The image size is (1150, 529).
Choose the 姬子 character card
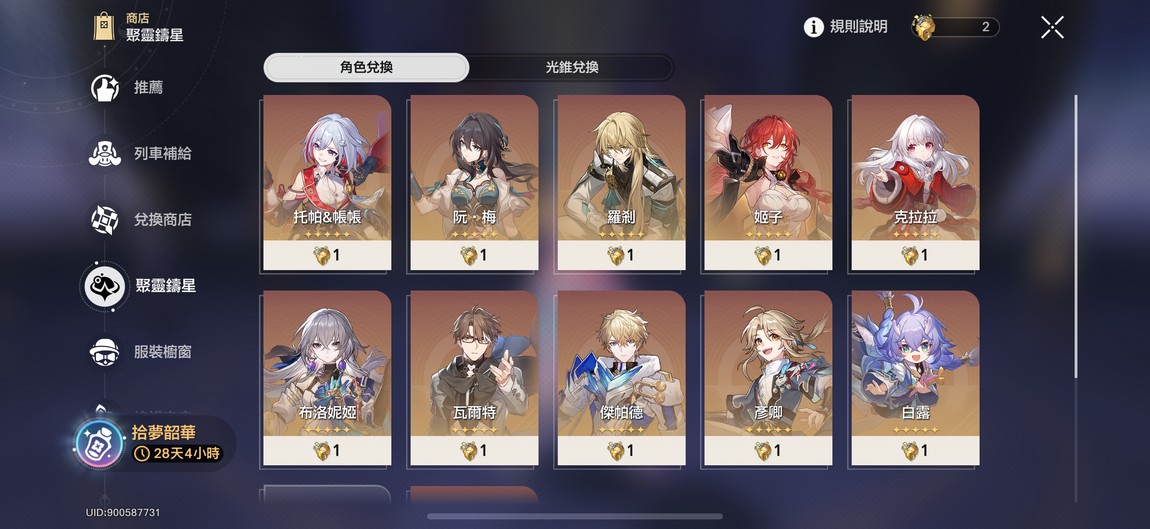[x=768, y=182]
